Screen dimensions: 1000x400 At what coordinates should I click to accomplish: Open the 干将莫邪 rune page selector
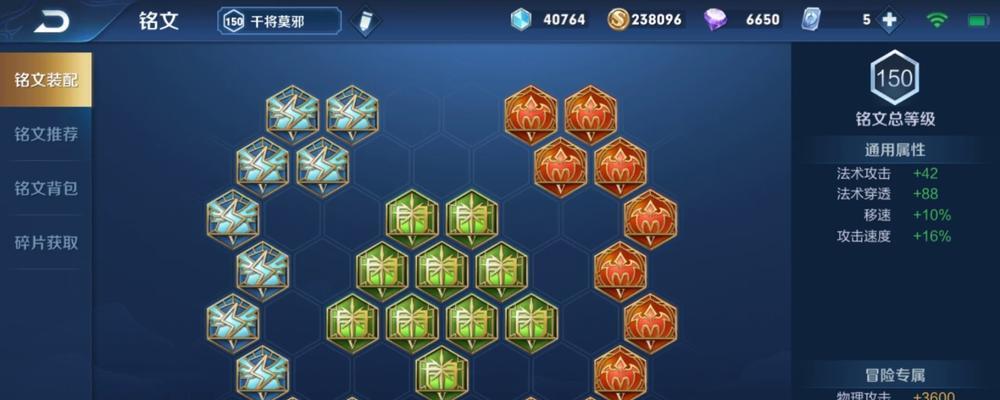pyautogui.click(x=279, y=20)
